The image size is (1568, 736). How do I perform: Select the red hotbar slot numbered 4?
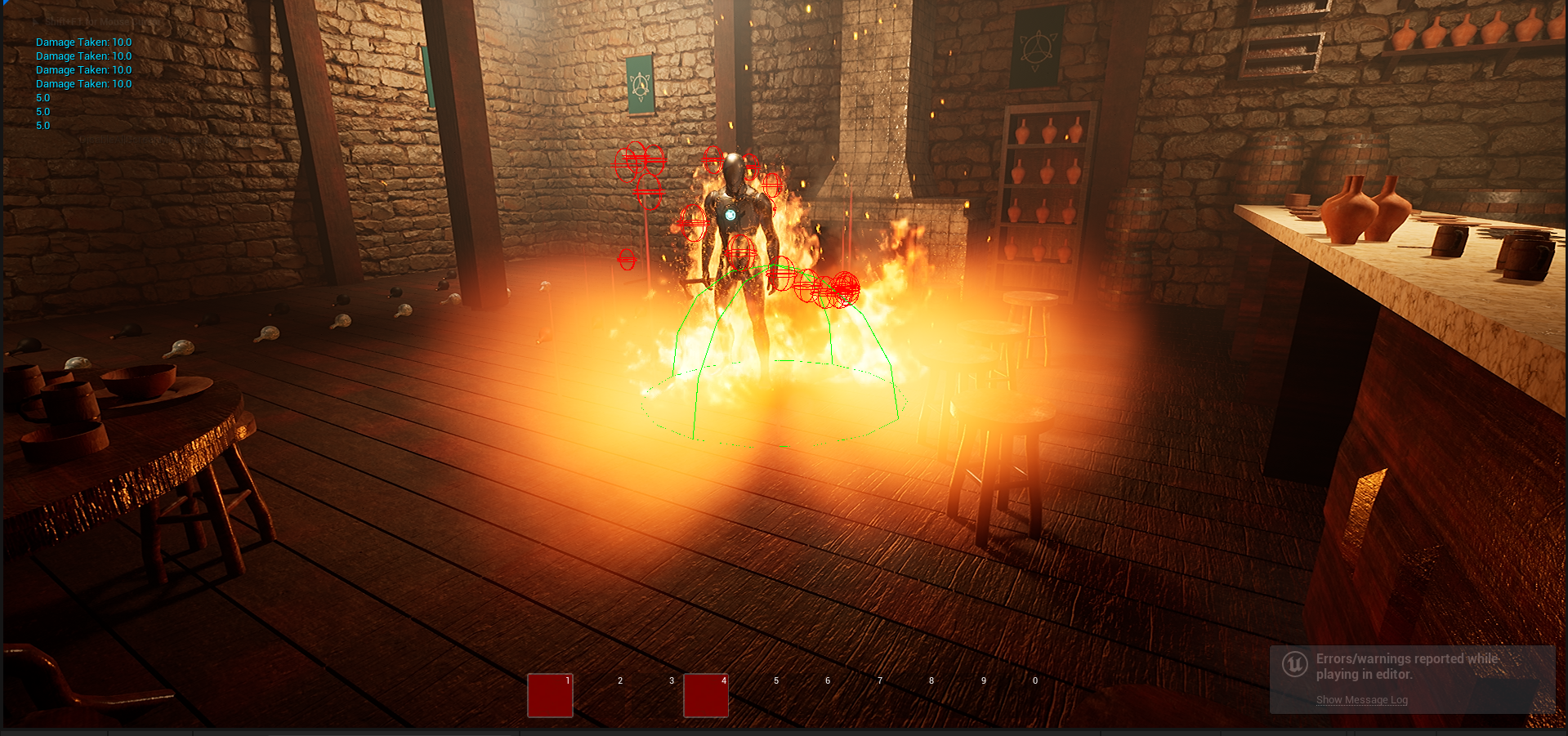(x=705, y=695)
